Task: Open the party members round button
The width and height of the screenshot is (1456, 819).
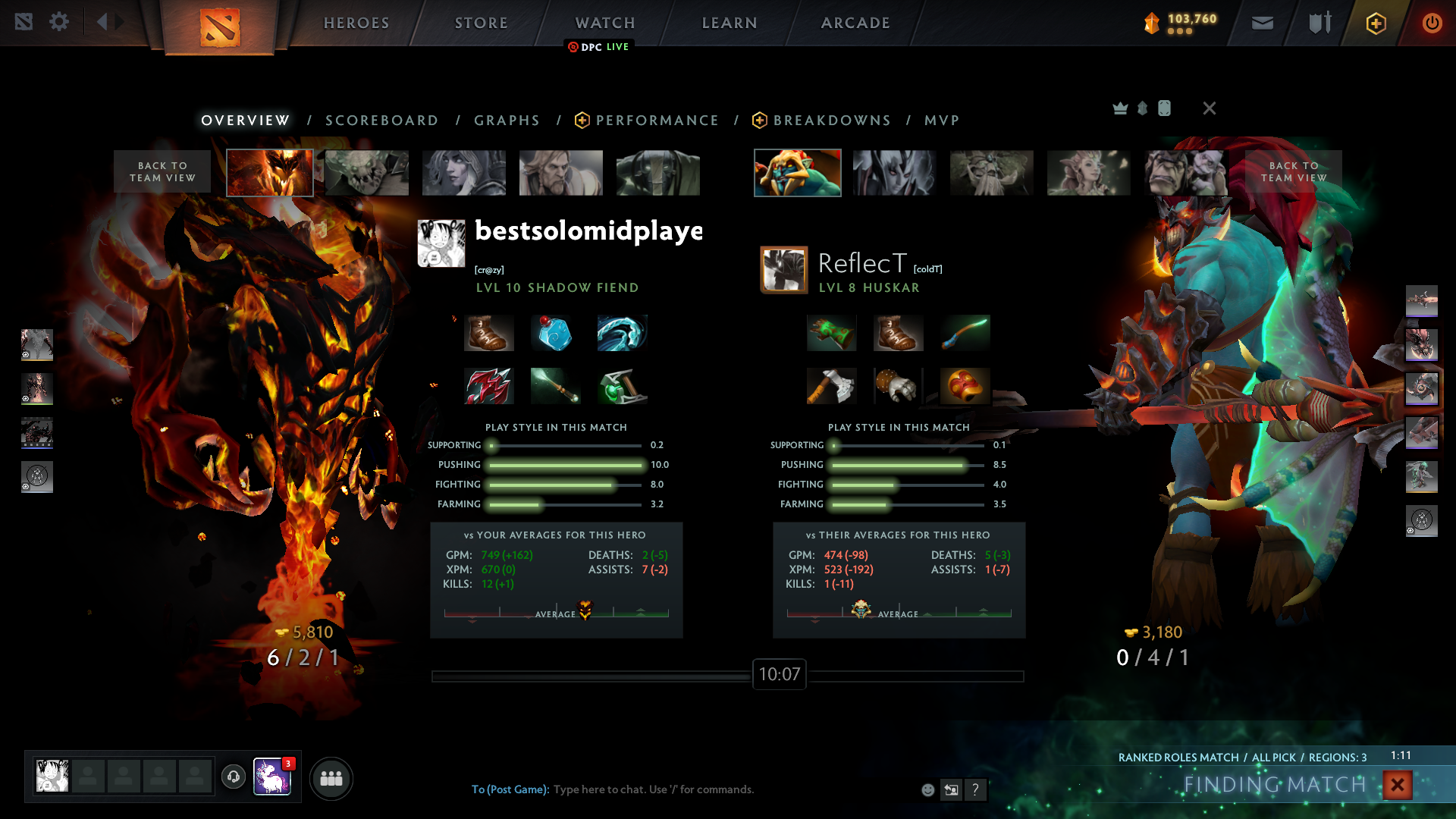Action: coord(331,779)
